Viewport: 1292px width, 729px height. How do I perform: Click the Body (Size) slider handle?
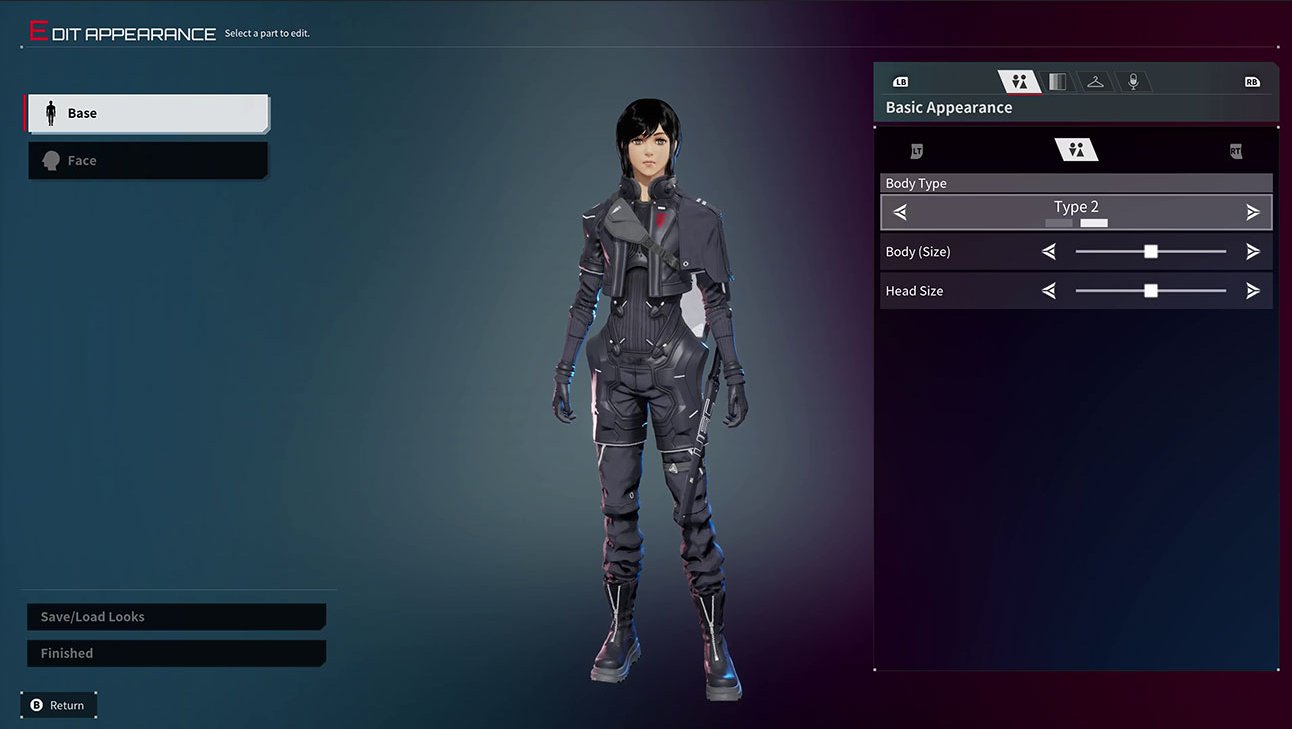coord(1151,252)
